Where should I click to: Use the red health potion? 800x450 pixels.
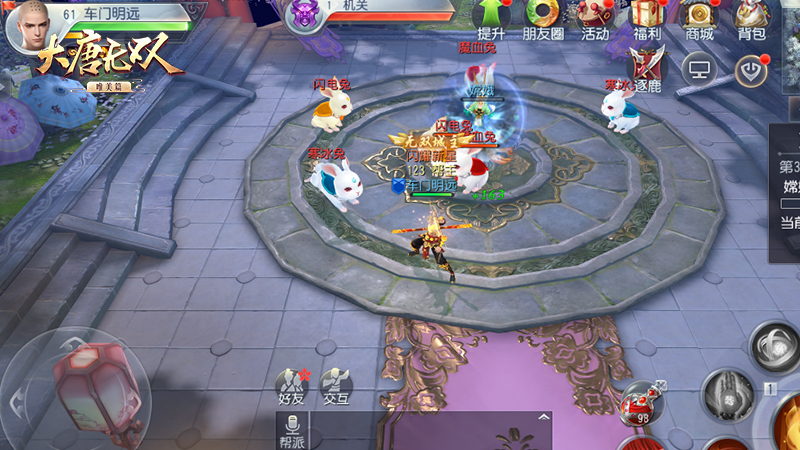point(639,403)
